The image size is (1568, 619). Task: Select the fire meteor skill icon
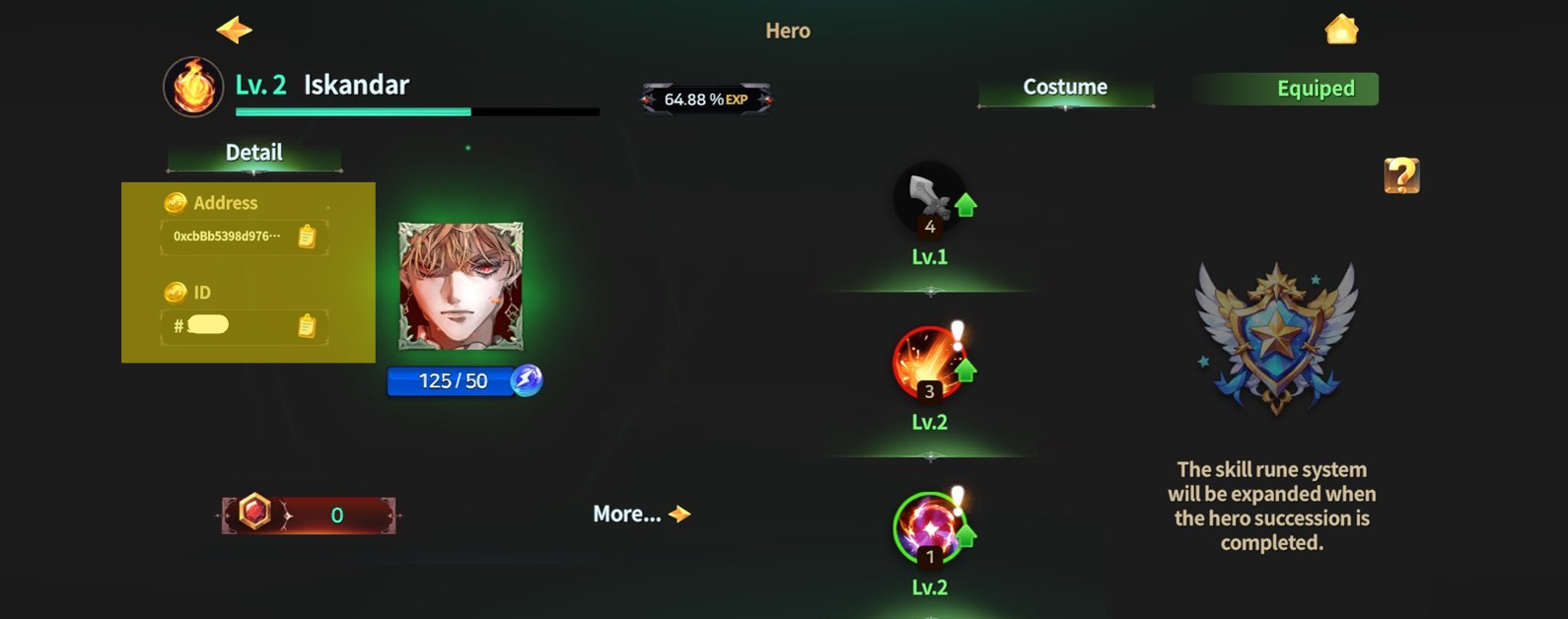pos(927,363)
